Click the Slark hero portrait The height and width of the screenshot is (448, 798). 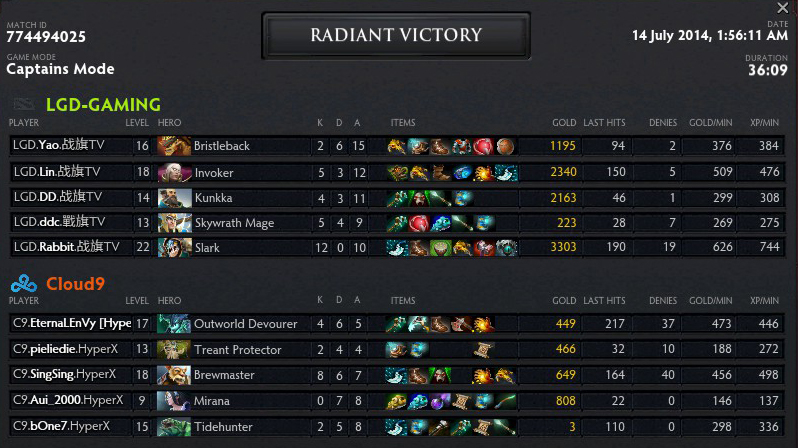[174, 247]
